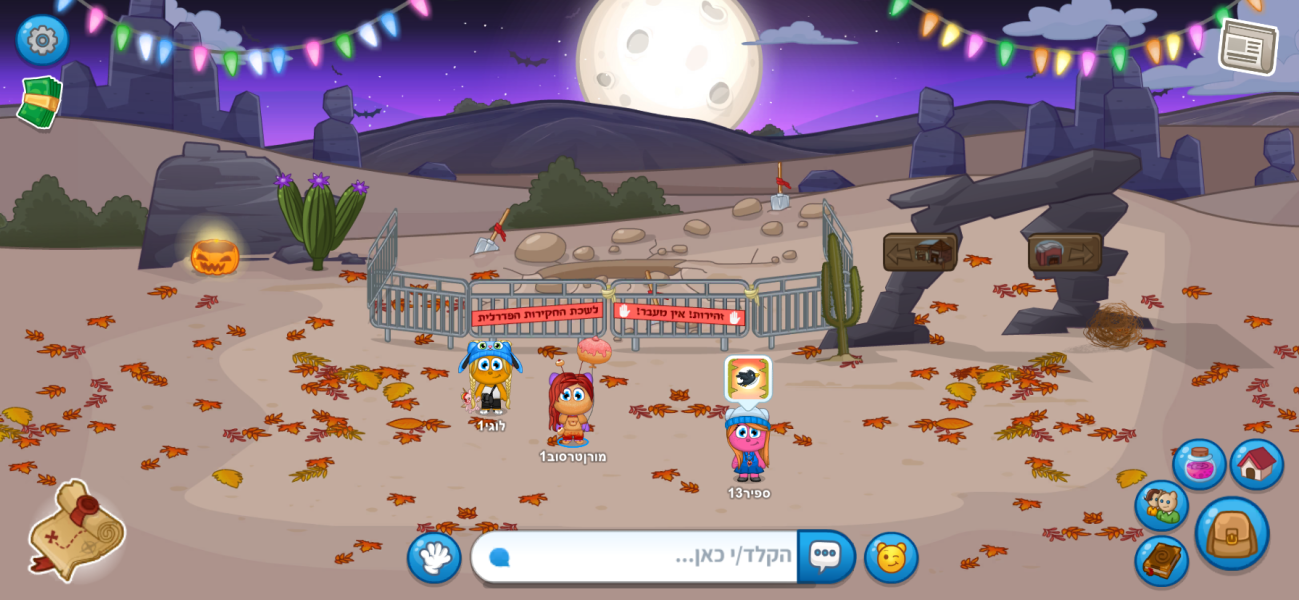The width and height of the screenshot is (1299, 600).
Task: Open the smiley emoji picker
Action: tap(891, 557)
